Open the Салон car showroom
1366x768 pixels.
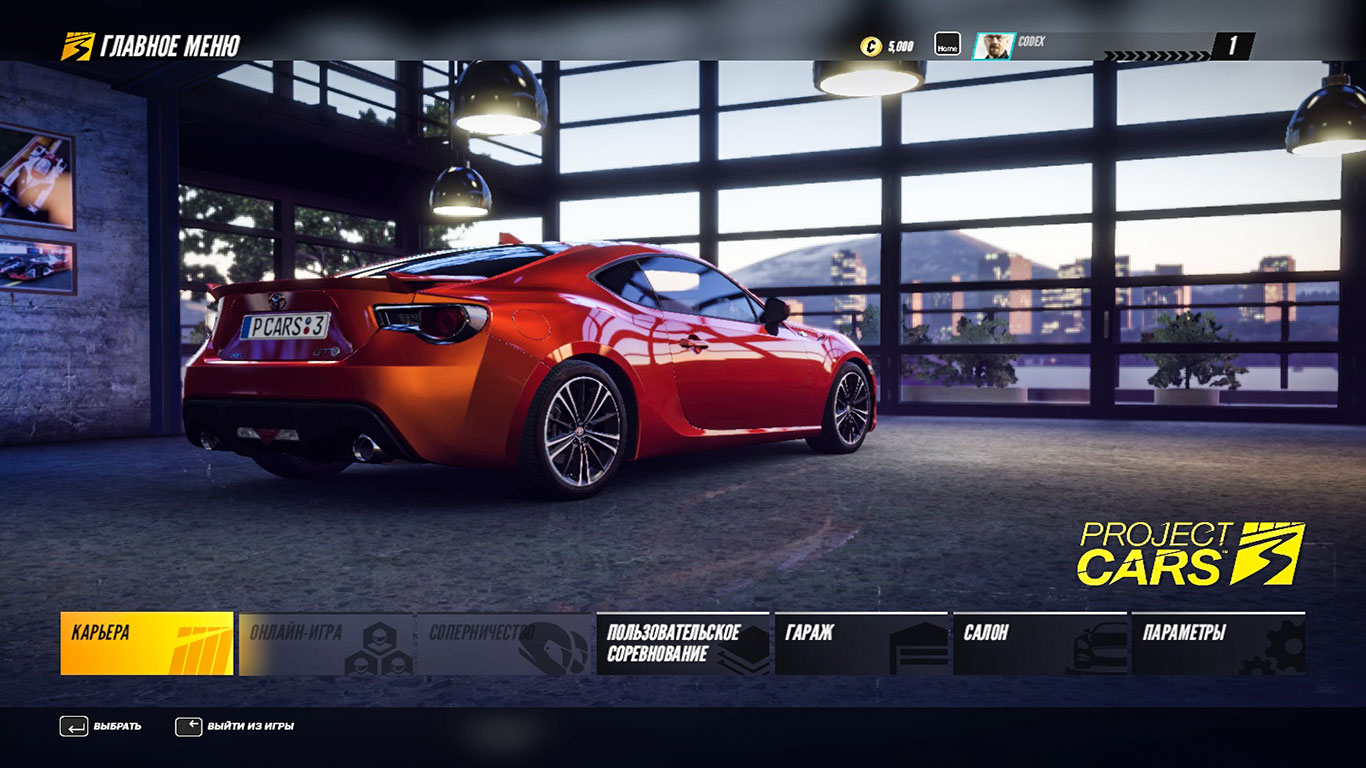1040,643
